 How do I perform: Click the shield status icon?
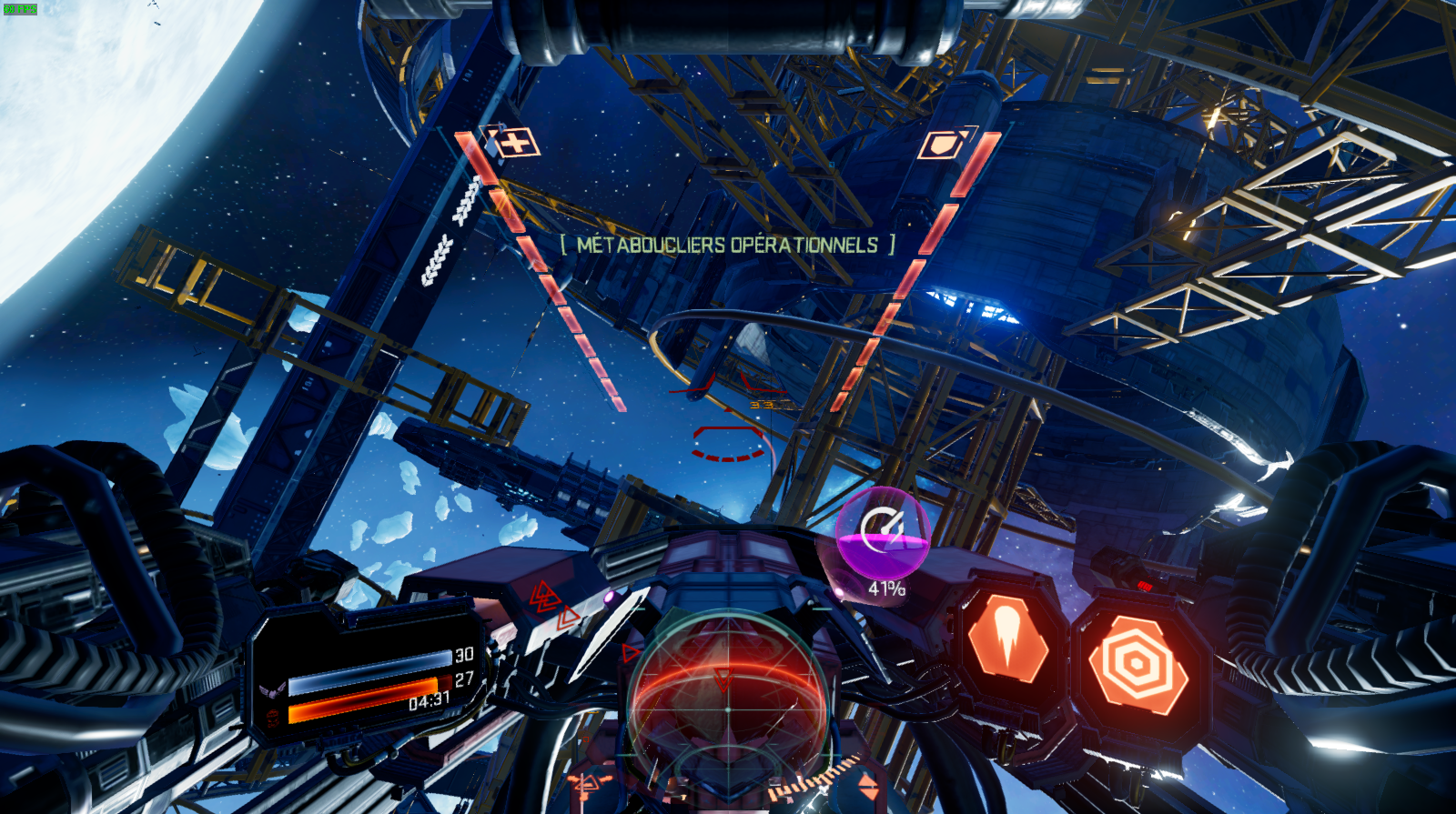point(945,144)
